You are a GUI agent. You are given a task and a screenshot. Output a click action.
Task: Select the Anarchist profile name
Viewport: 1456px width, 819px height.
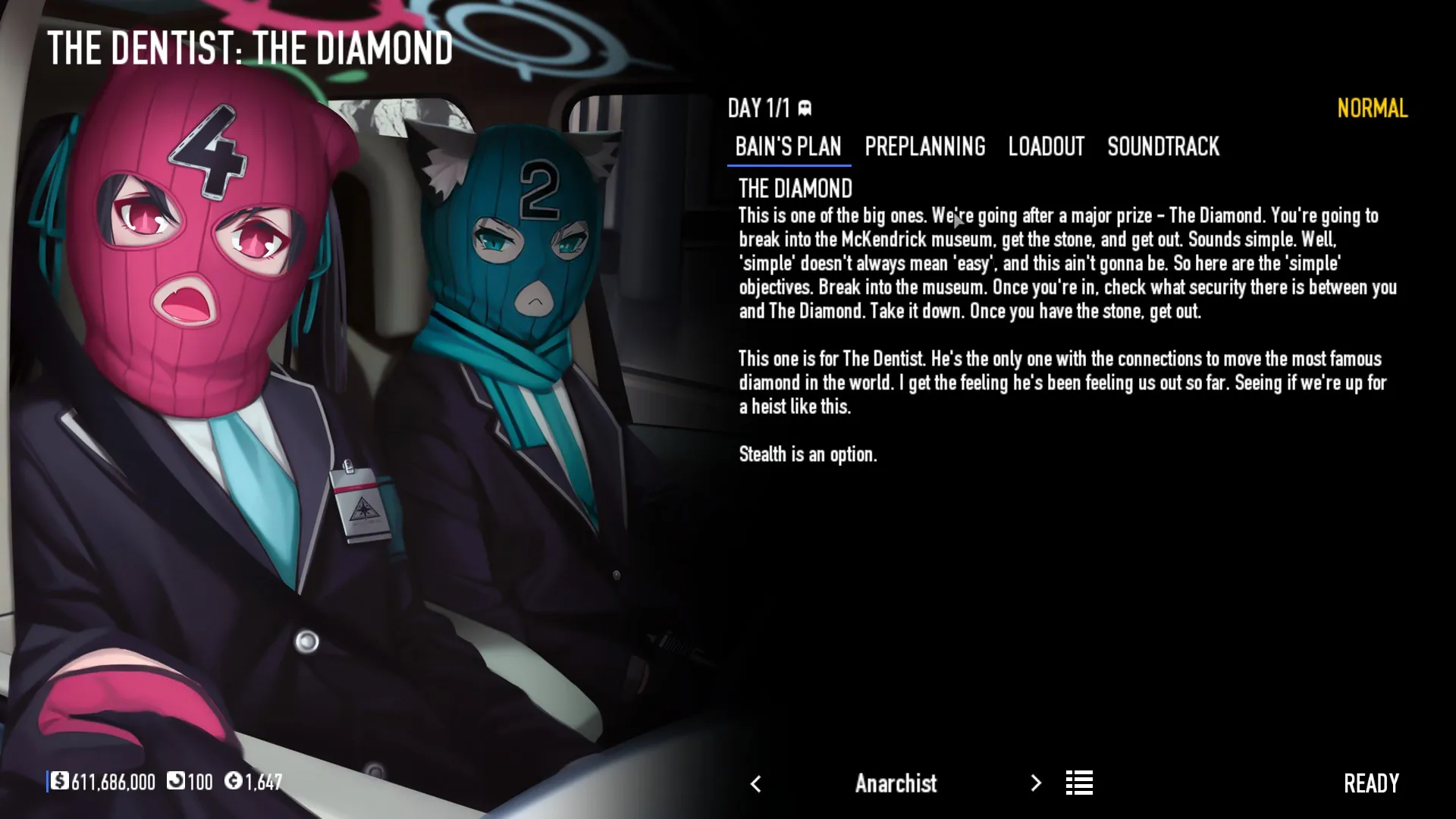point(896,783)
